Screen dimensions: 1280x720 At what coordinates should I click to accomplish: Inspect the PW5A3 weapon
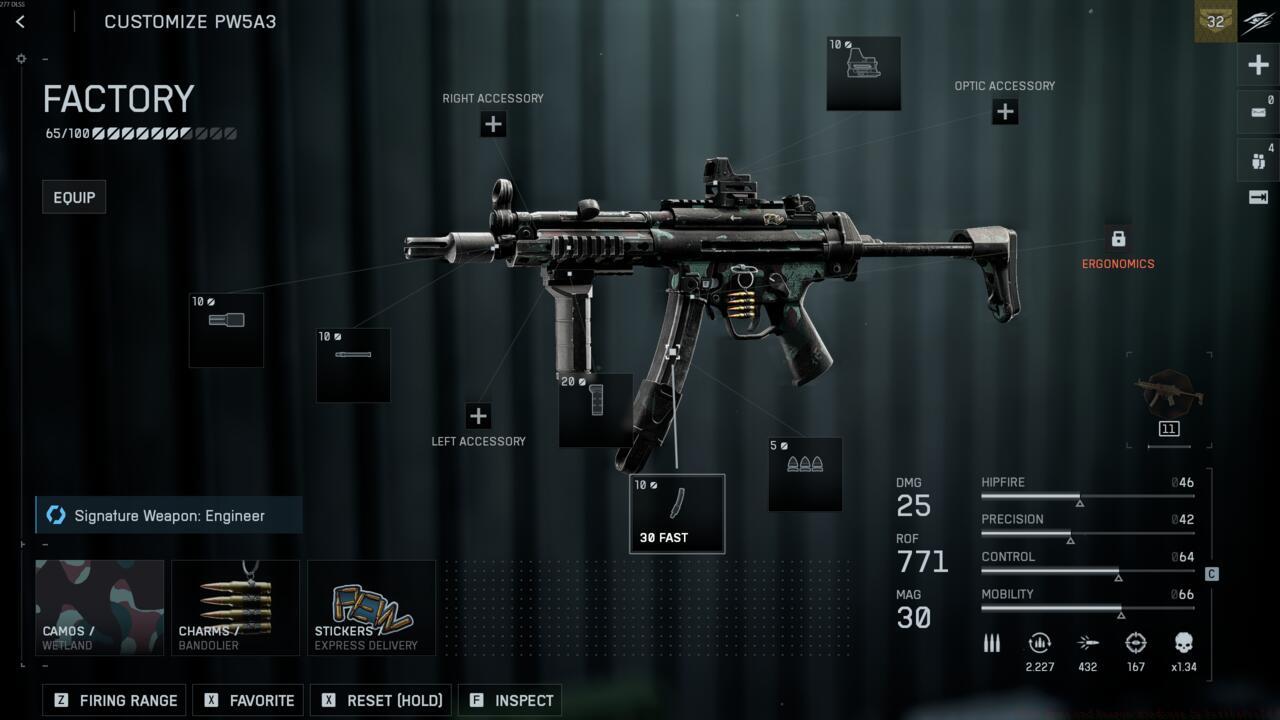[511, 700]
